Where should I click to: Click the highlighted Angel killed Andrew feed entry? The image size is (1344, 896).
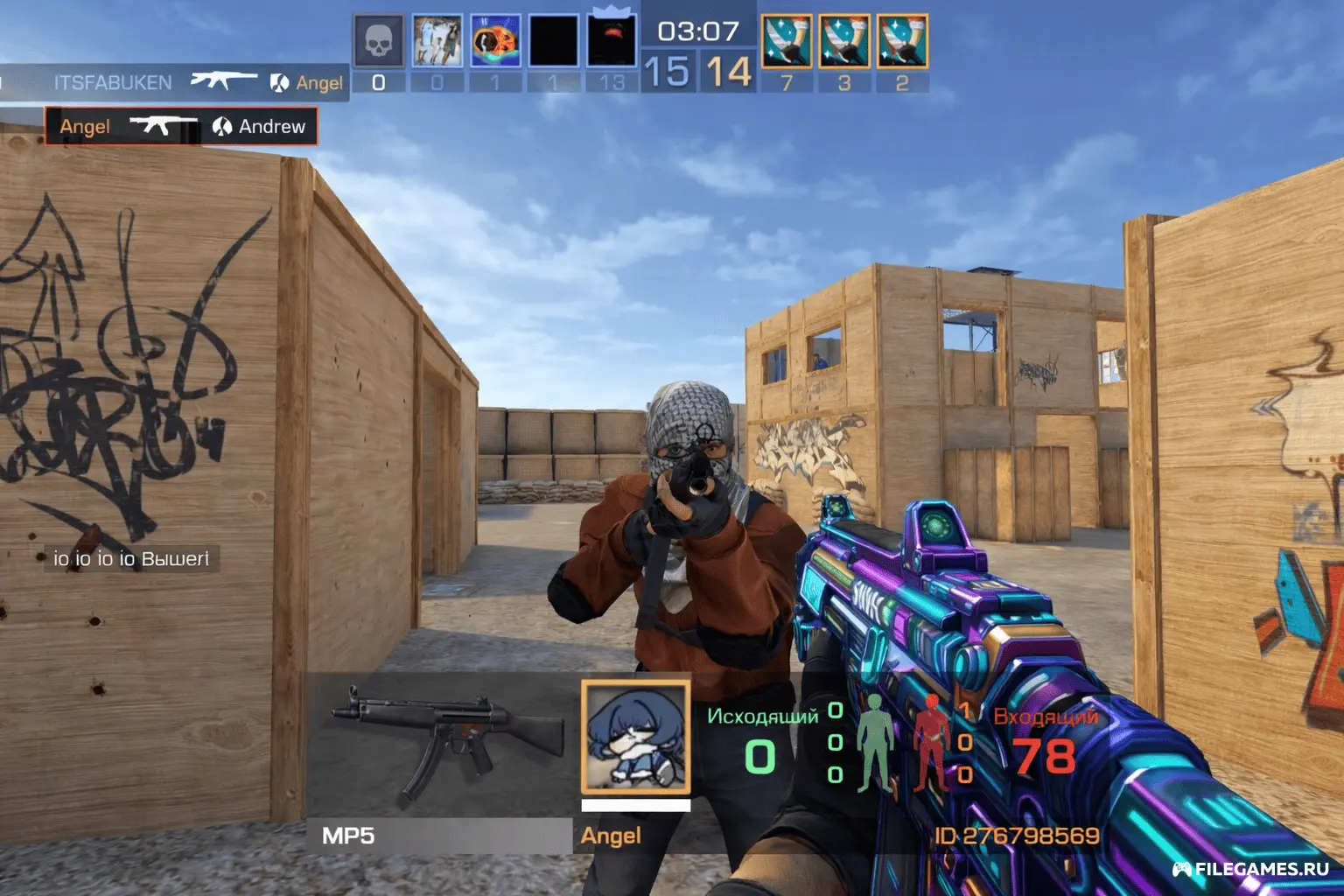[x=181, y=126]
